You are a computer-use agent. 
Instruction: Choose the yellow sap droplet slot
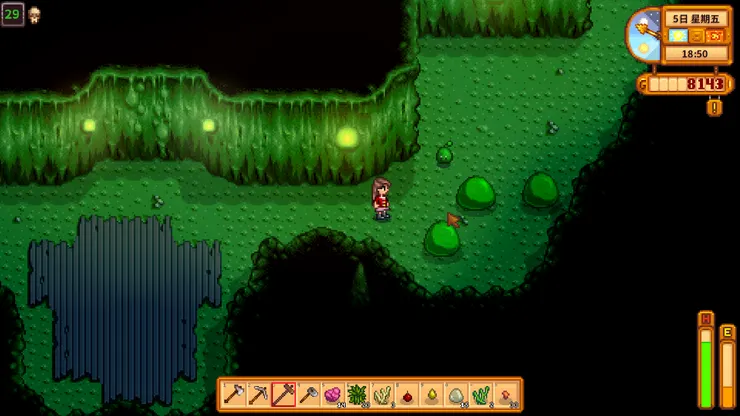click(x=431, y=395)
